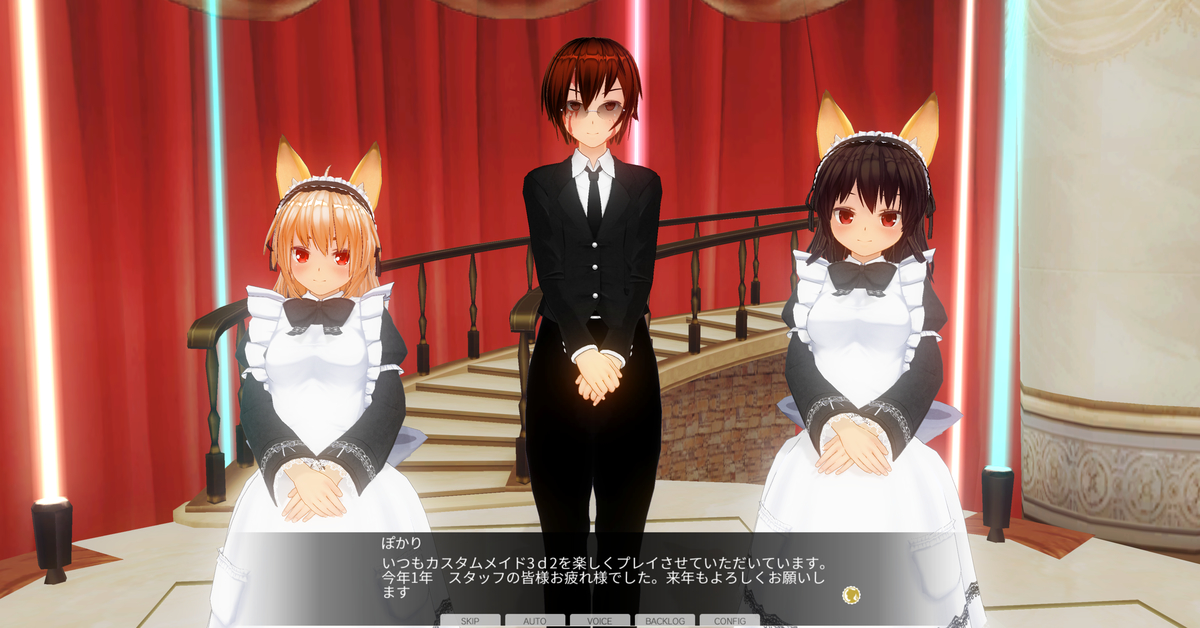Click the SKIP button
Screen dimensions: 1200x628
pos(470,621)
